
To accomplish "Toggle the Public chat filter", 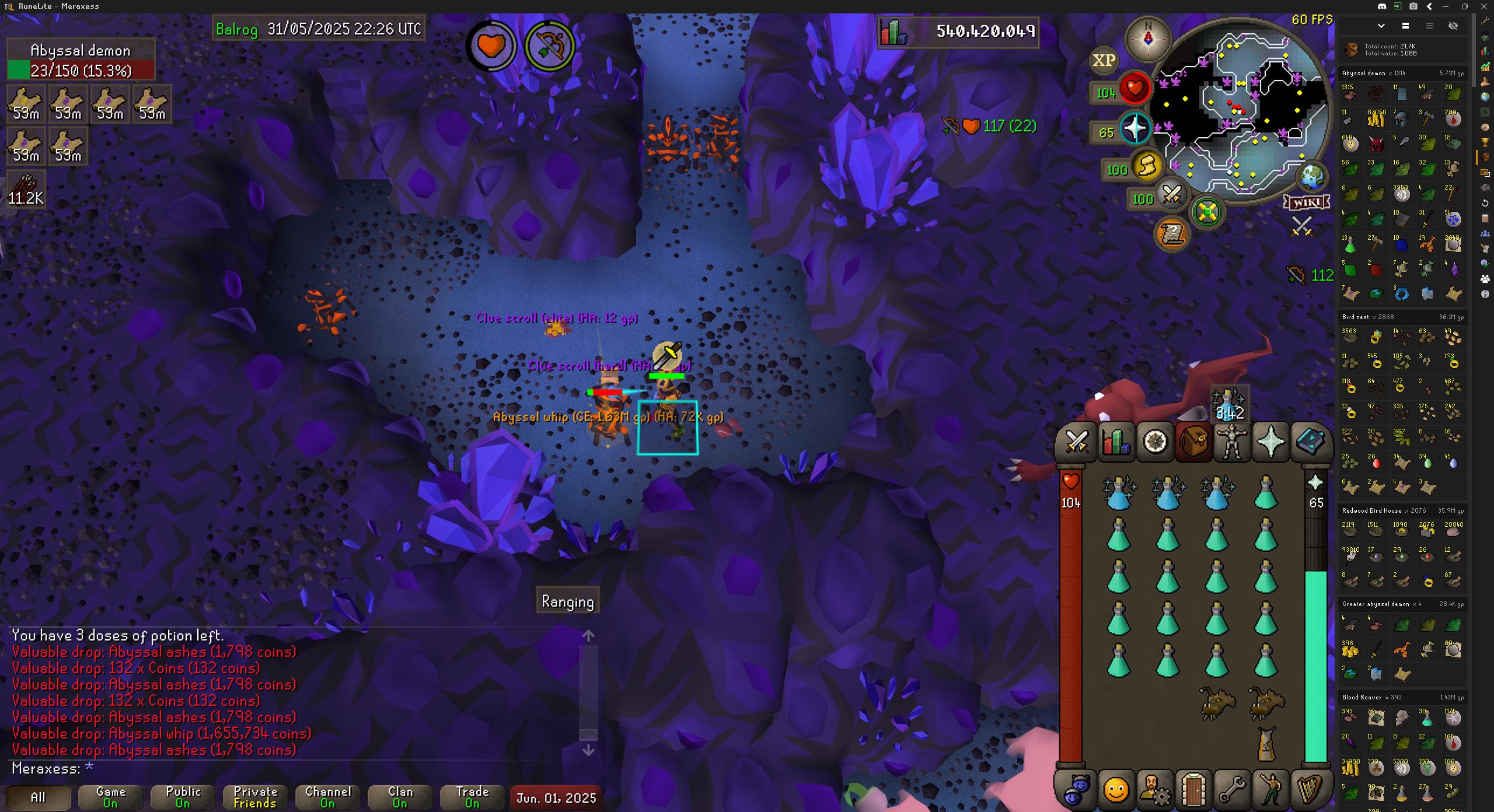I will pyautogui.click(x=183, y=797).
